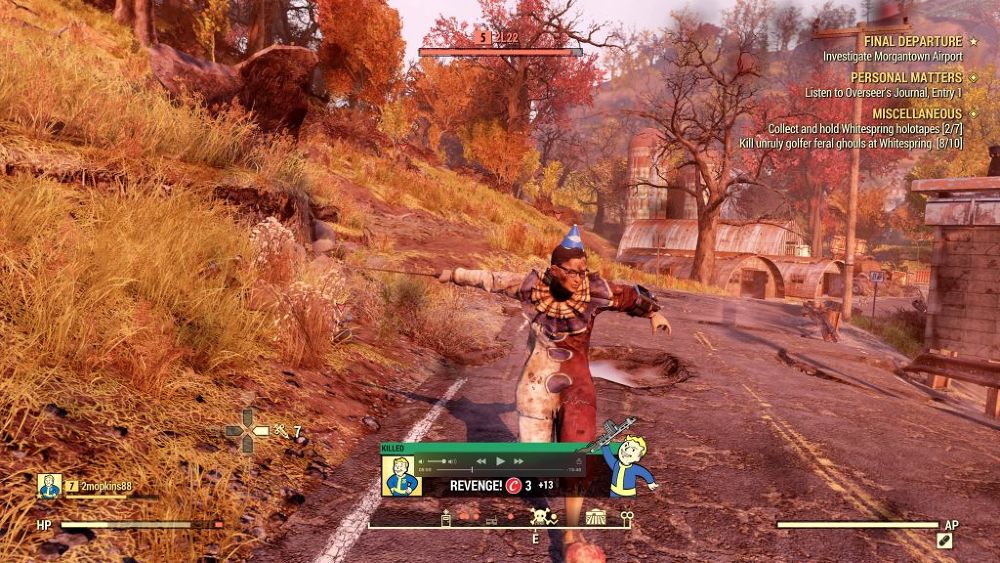Image resolution: width=1000 pixels, height=563 pixels.
Task: Open the Personal Matters quest entry
Action: click(x=906, y=77)
